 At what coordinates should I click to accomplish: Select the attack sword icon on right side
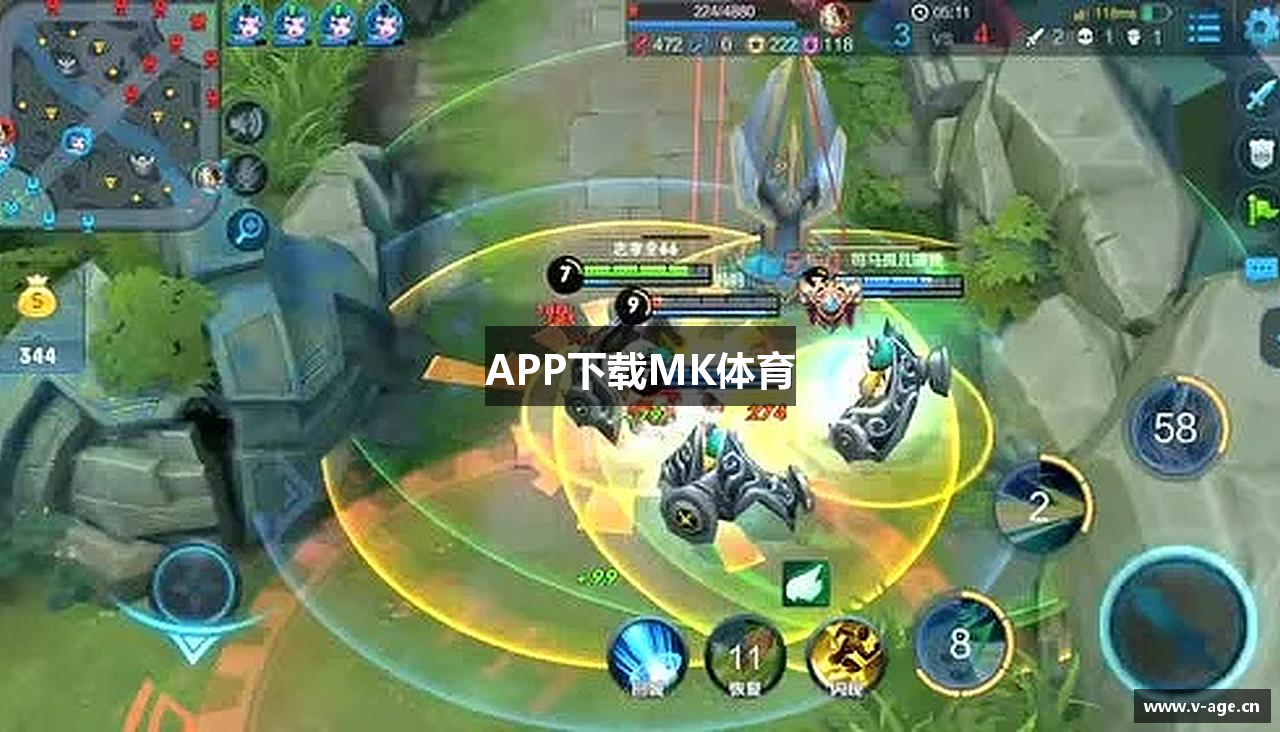point(1258,96)
